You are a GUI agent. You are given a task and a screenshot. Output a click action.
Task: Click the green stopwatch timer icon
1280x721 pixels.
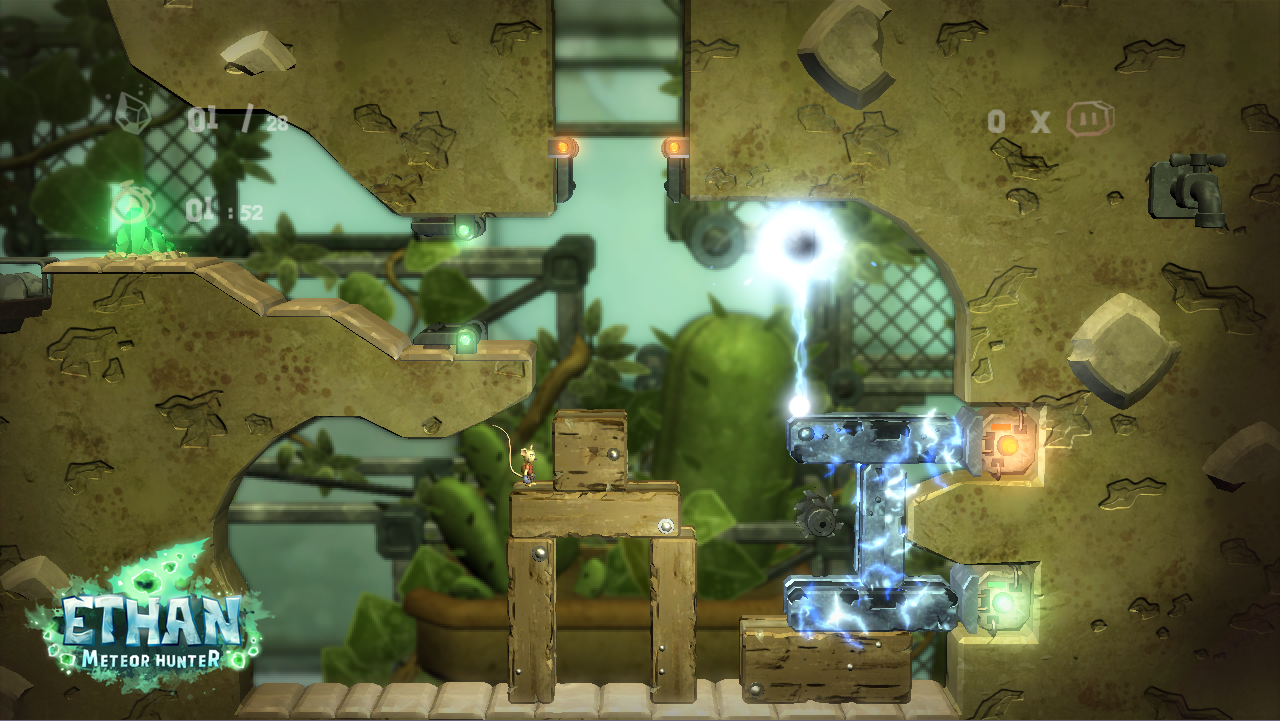click(x=127, y=205)
